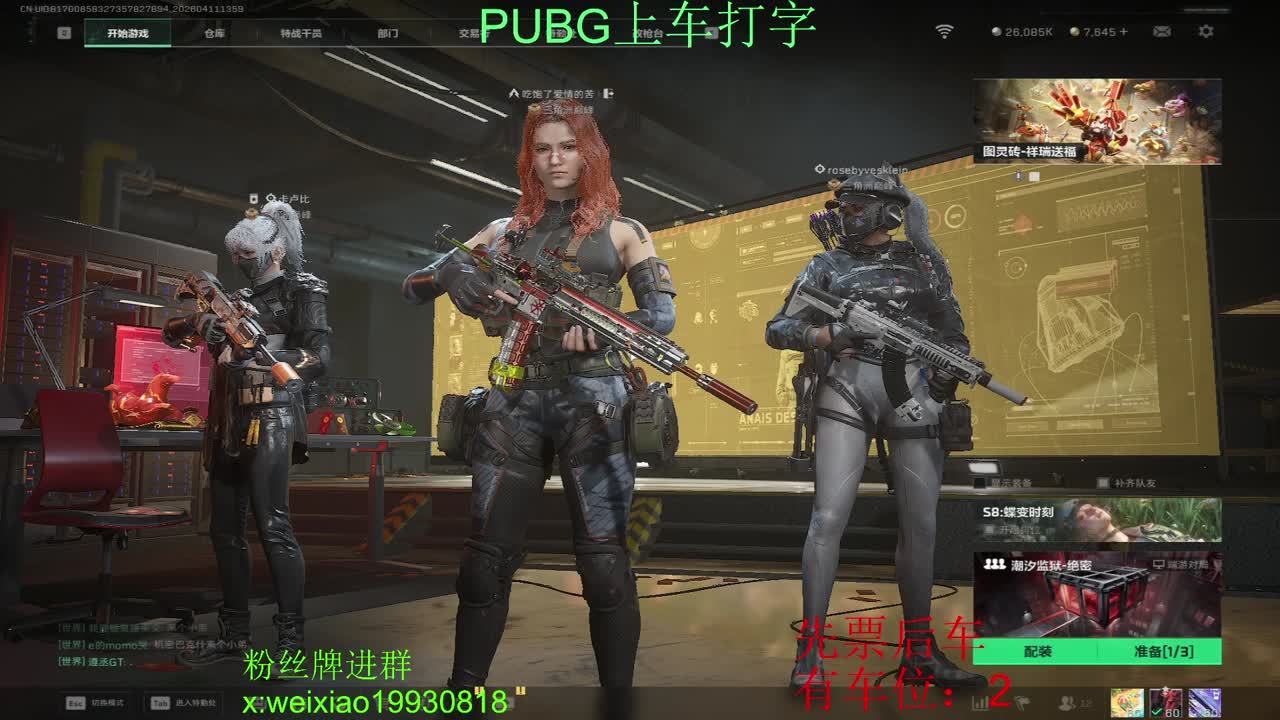The width and height of the screenshot is (1280, 720).
Task: Go to the 特战干员 operators tab
Action: point(300,33)
